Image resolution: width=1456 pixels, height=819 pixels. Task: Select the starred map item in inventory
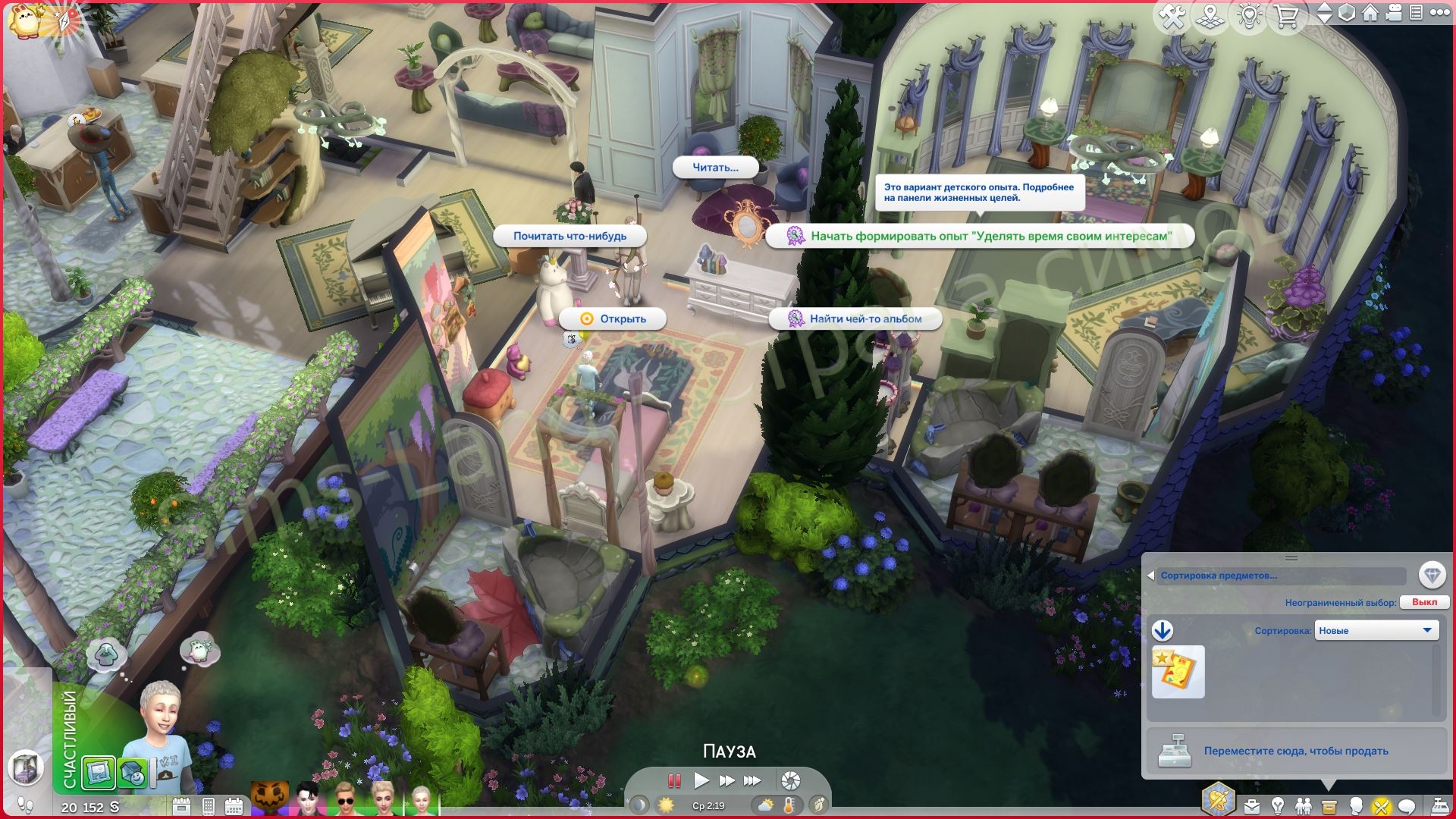(x=1178, y=672)
